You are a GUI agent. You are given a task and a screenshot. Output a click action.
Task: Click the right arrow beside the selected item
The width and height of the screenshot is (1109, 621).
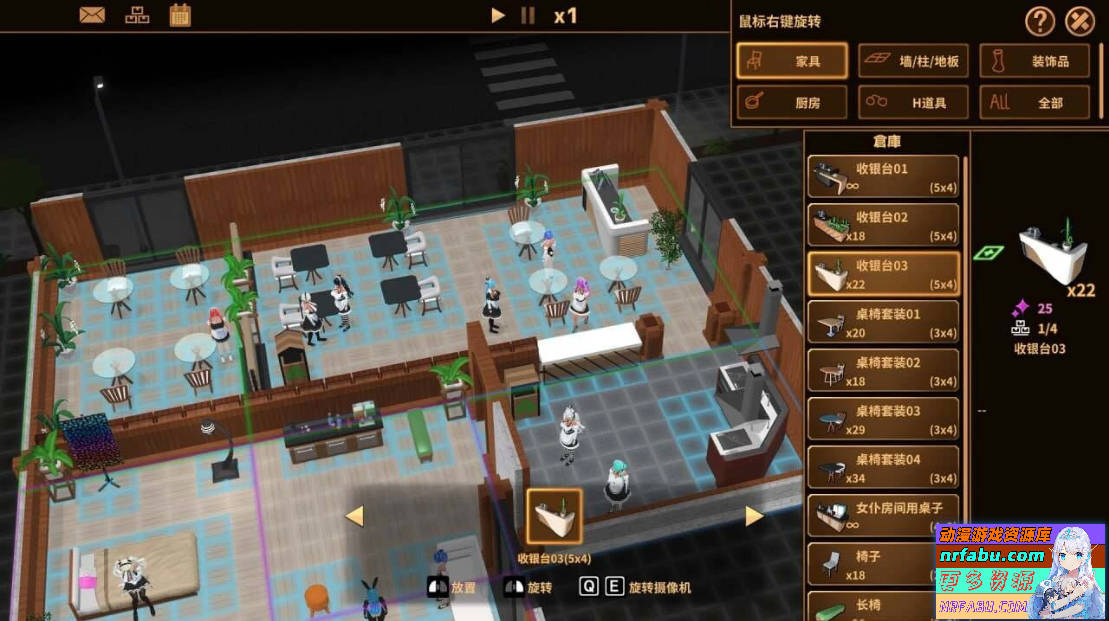click(x=754, y=516)
